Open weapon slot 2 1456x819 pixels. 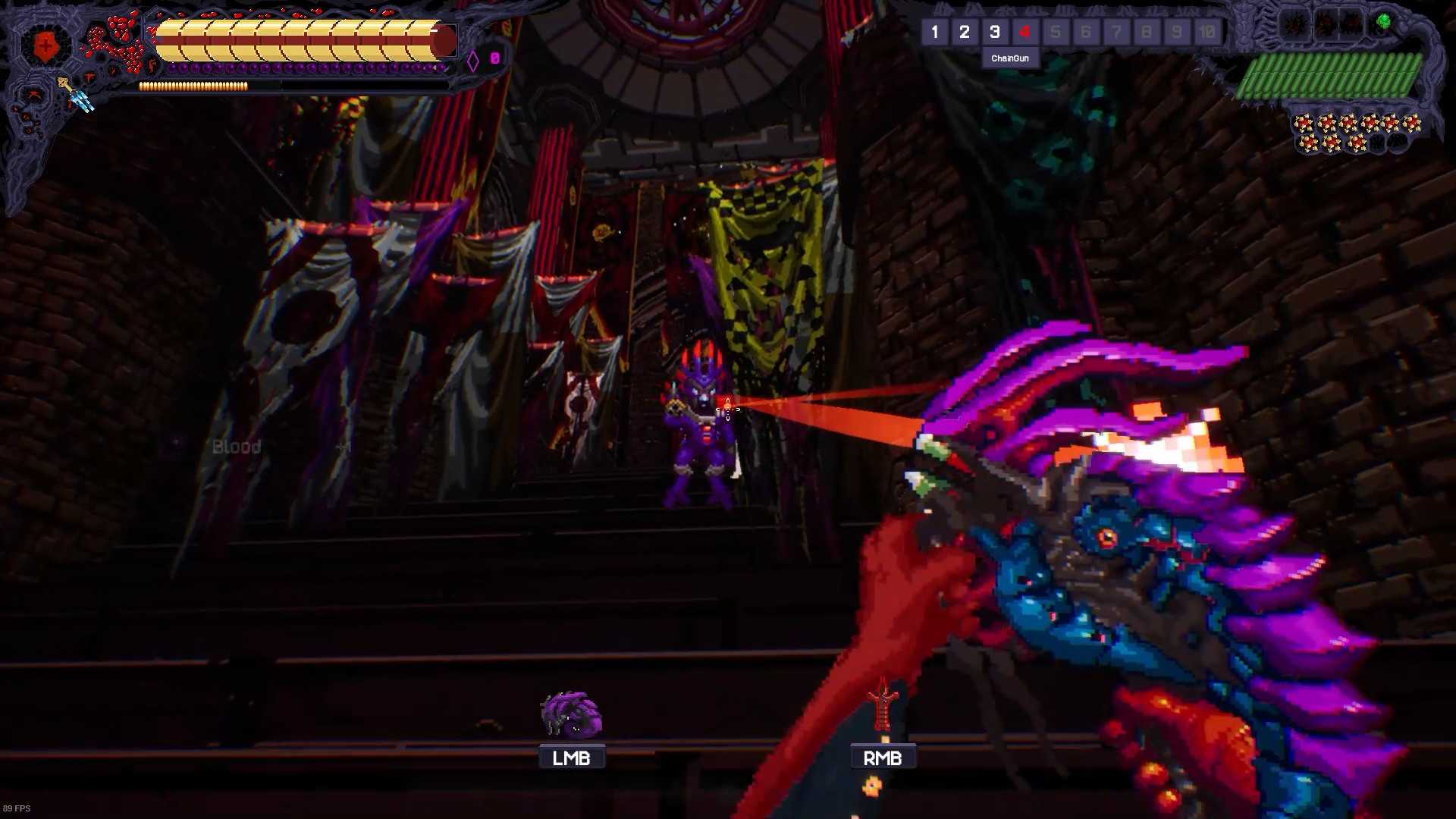coord(965,32)
